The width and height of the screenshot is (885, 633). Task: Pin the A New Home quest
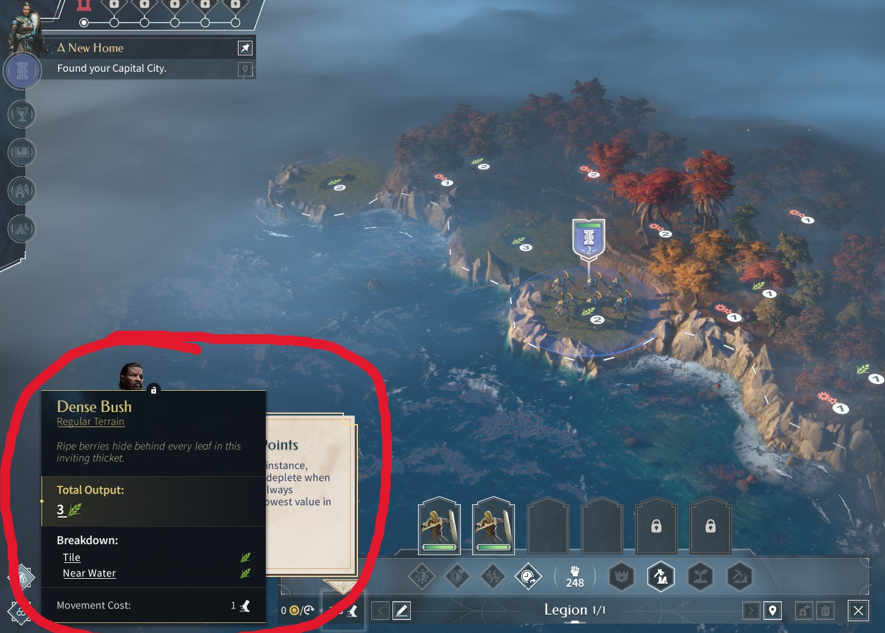coord(245,48)
